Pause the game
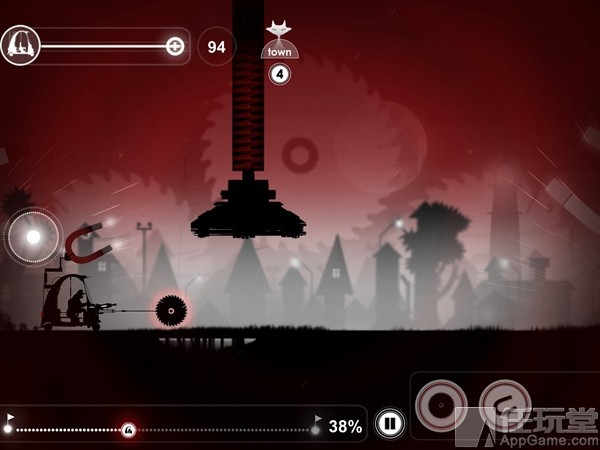Screen dimensions: 600x450 (390, 425)
